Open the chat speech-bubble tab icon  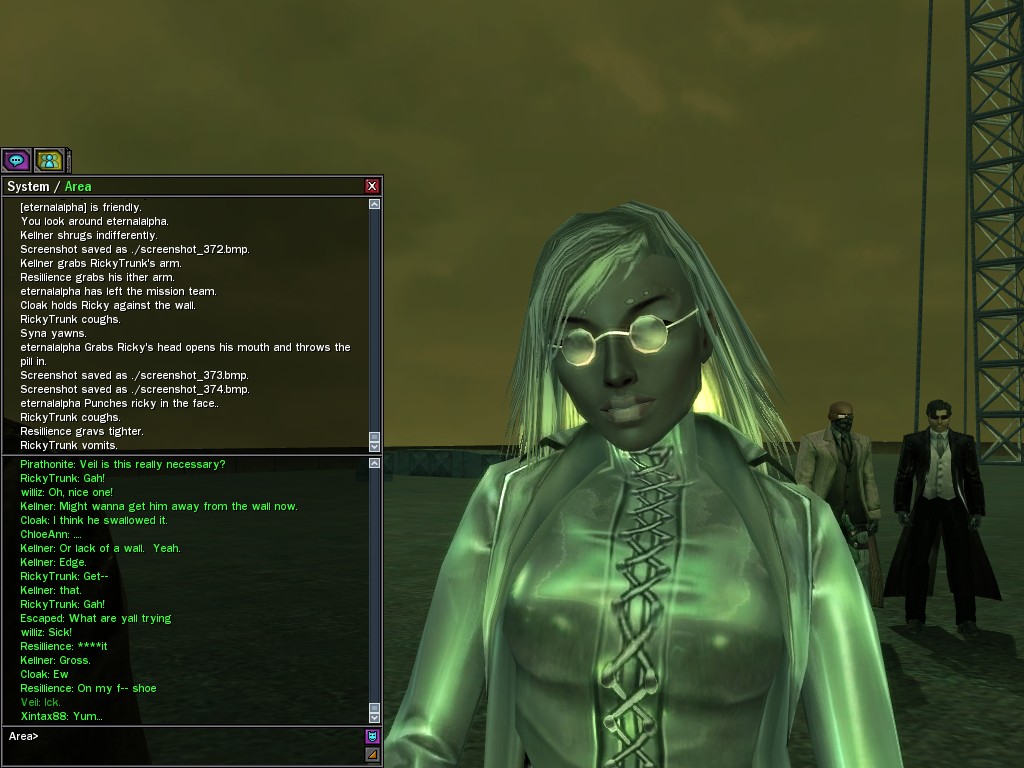(x=16, y=160)
